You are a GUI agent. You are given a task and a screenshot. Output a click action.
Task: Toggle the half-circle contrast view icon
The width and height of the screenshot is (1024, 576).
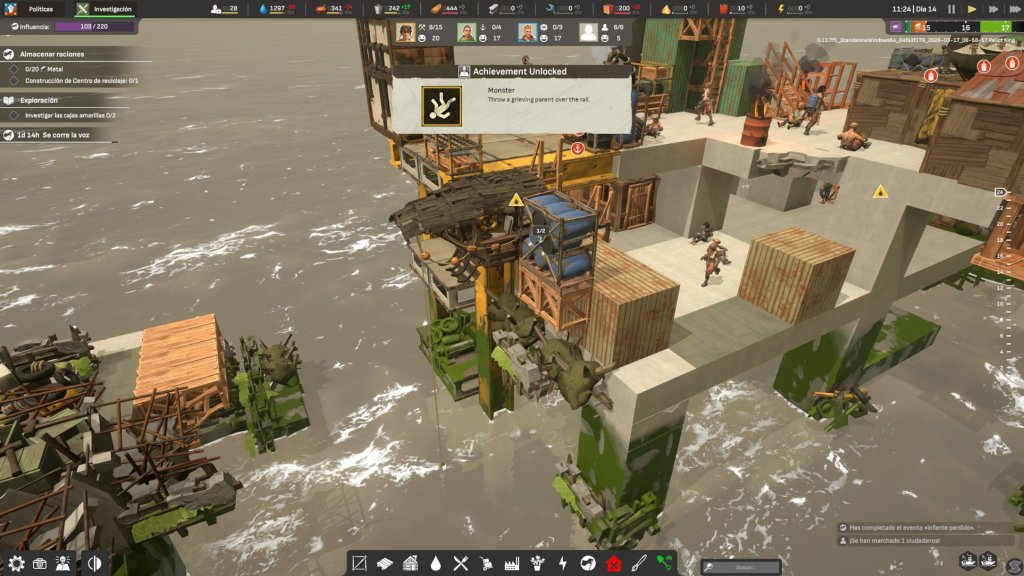94,563
